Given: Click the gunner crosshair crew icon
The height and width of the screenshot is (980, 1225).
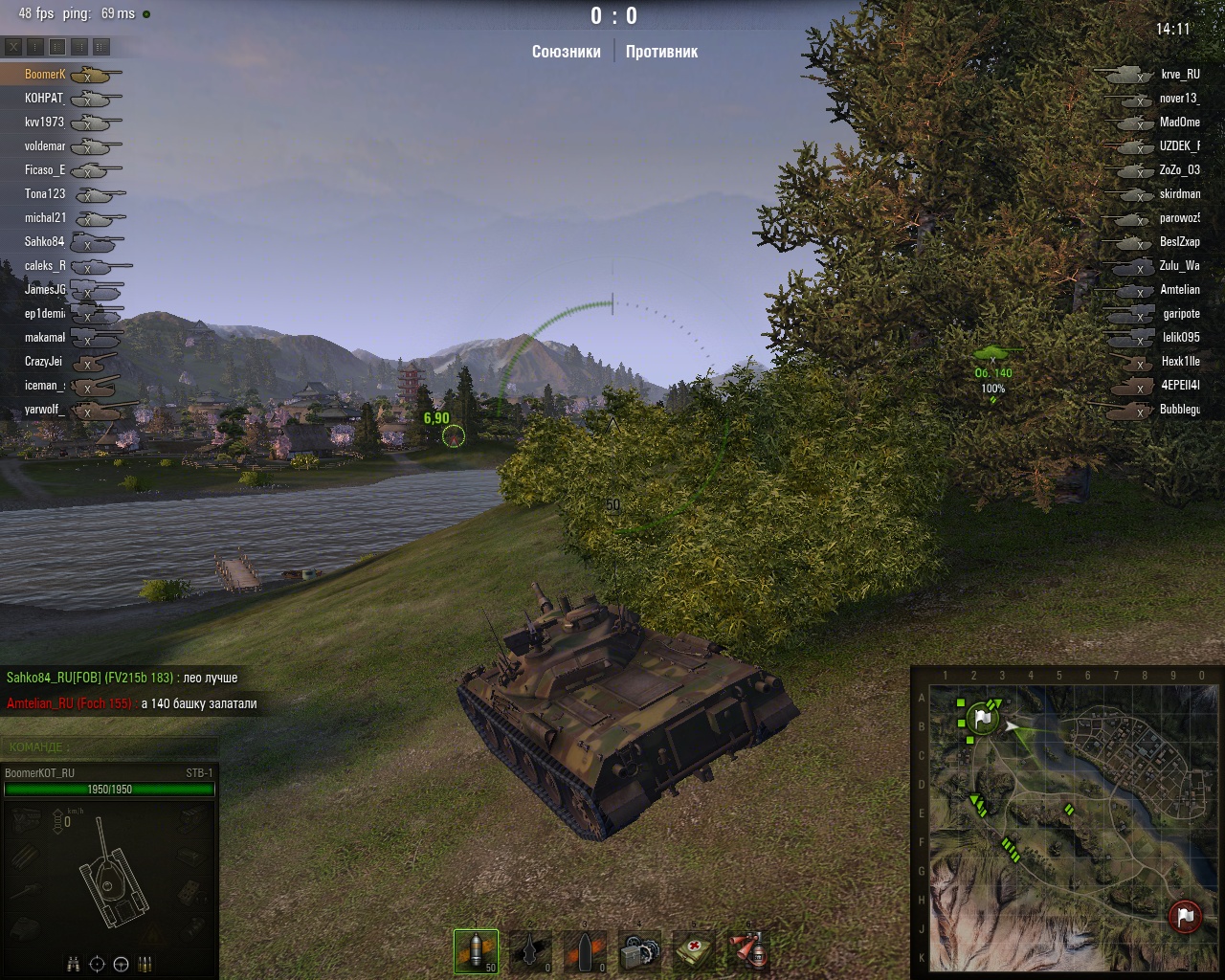Looking at the screenshot, I should click(x=97, y=964).
